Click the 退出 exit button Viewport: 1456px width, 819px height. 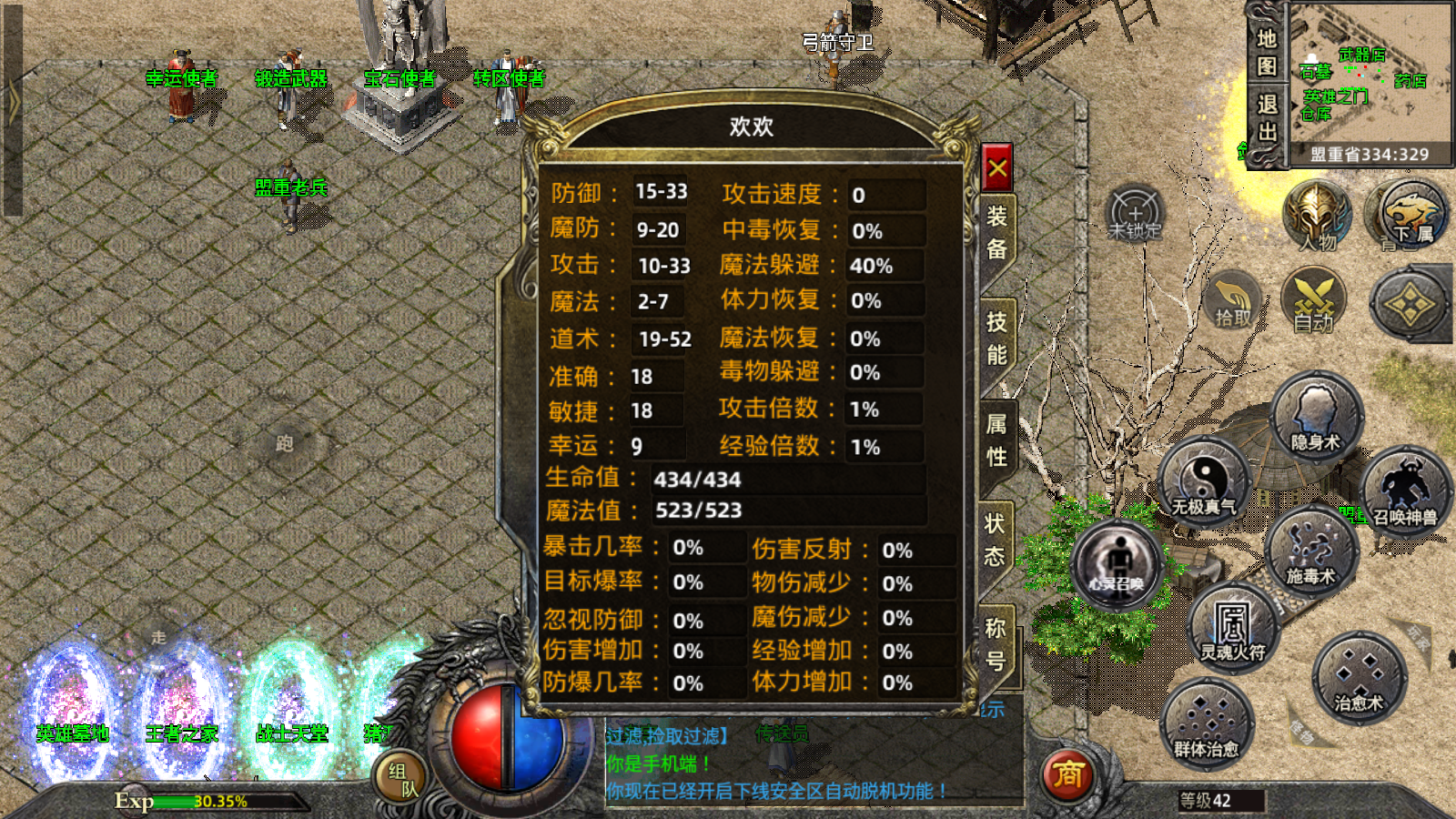tap(1267, 118)
